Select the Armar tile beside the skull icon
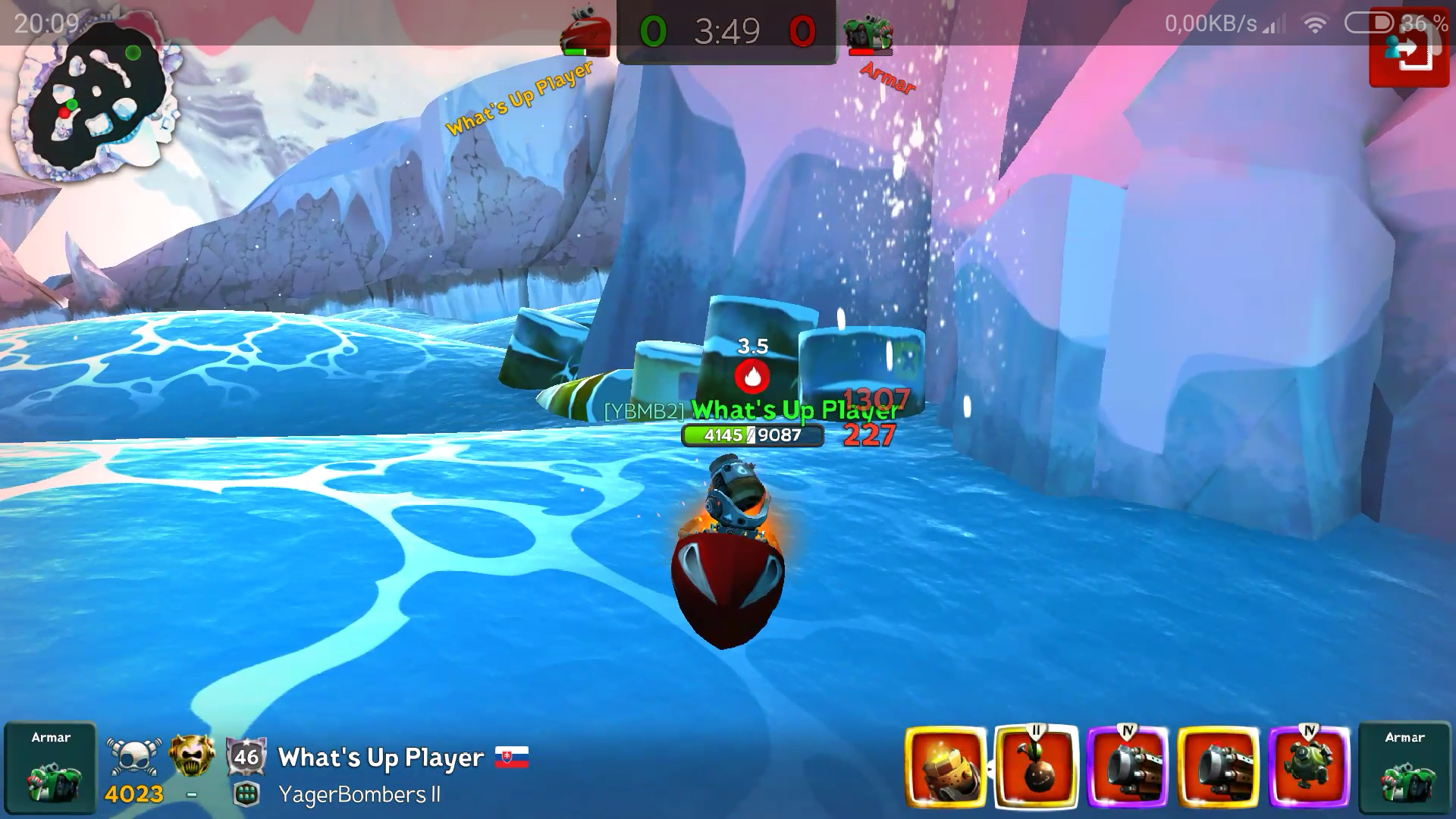This screenshot has height=819, width=1456. (50, 767)
